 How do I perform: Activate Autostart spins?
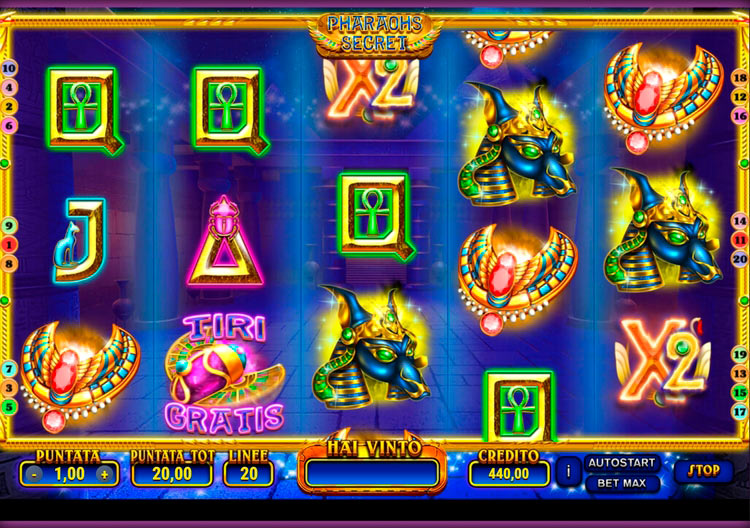[x=621, y=463]
